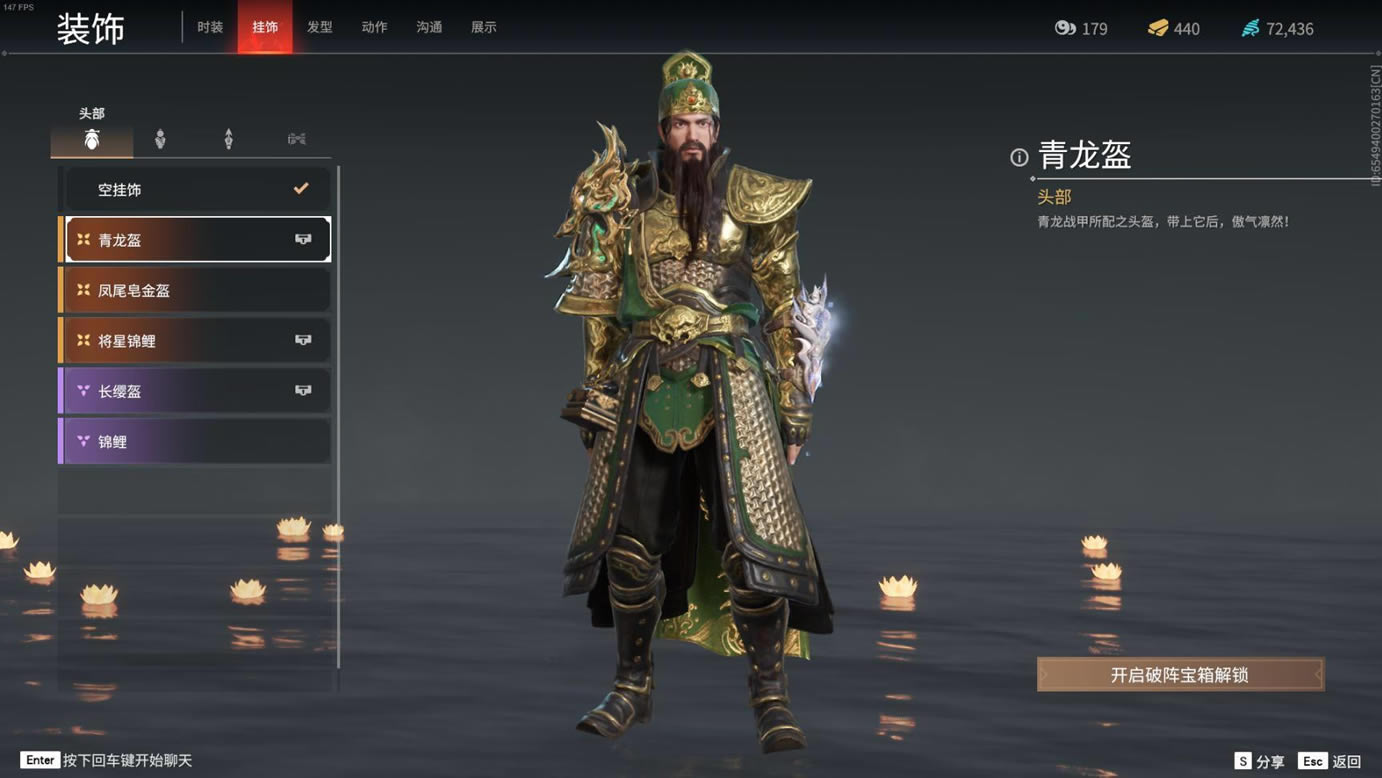Screen dimensions: 1382x778
Task: Choose the upward-arrow accessory category icon
Action: (228, 140)
